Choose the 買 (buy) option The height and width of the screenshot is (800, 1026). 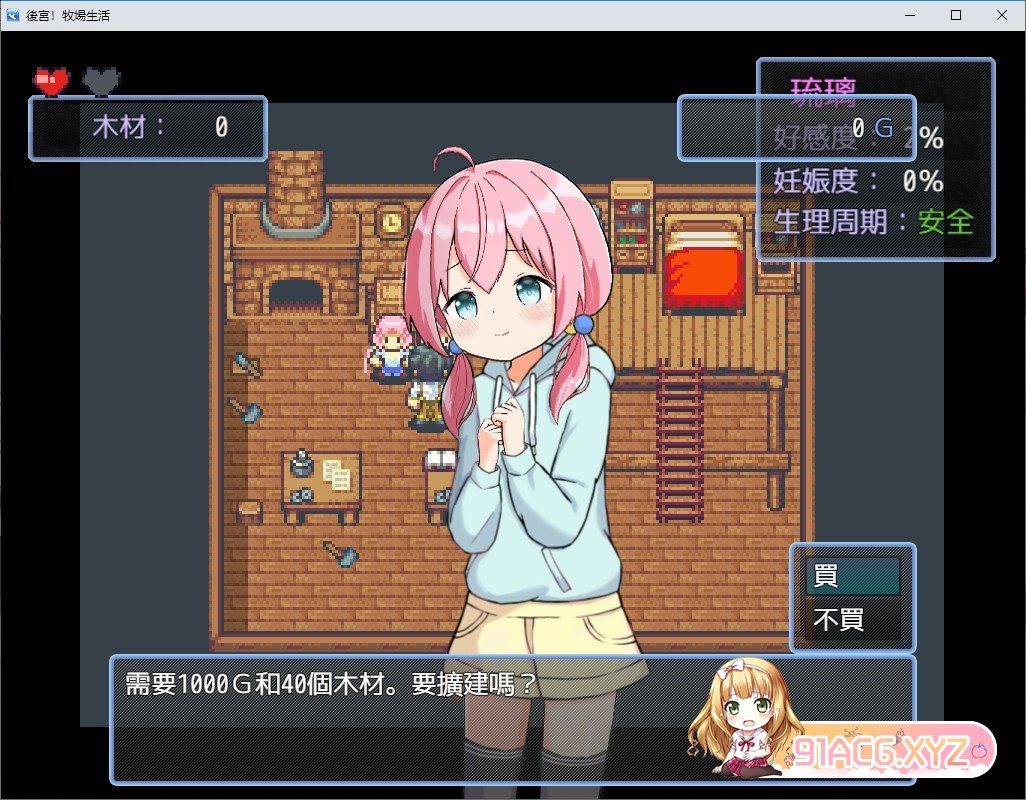point(852,576)
